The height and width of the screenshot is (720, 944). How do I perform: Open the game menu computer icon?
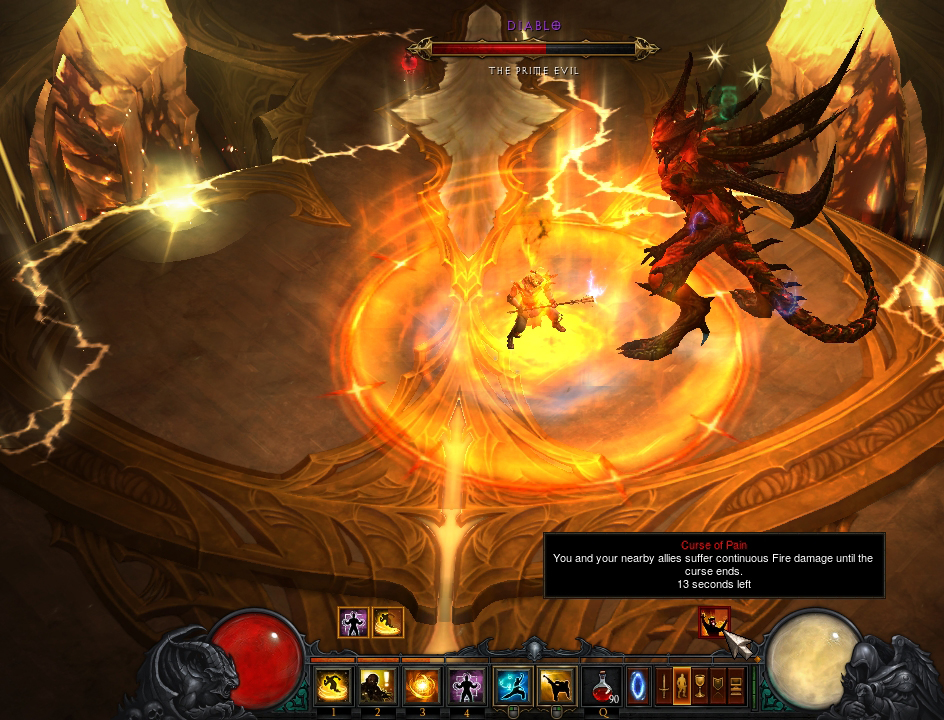point(737,686)
